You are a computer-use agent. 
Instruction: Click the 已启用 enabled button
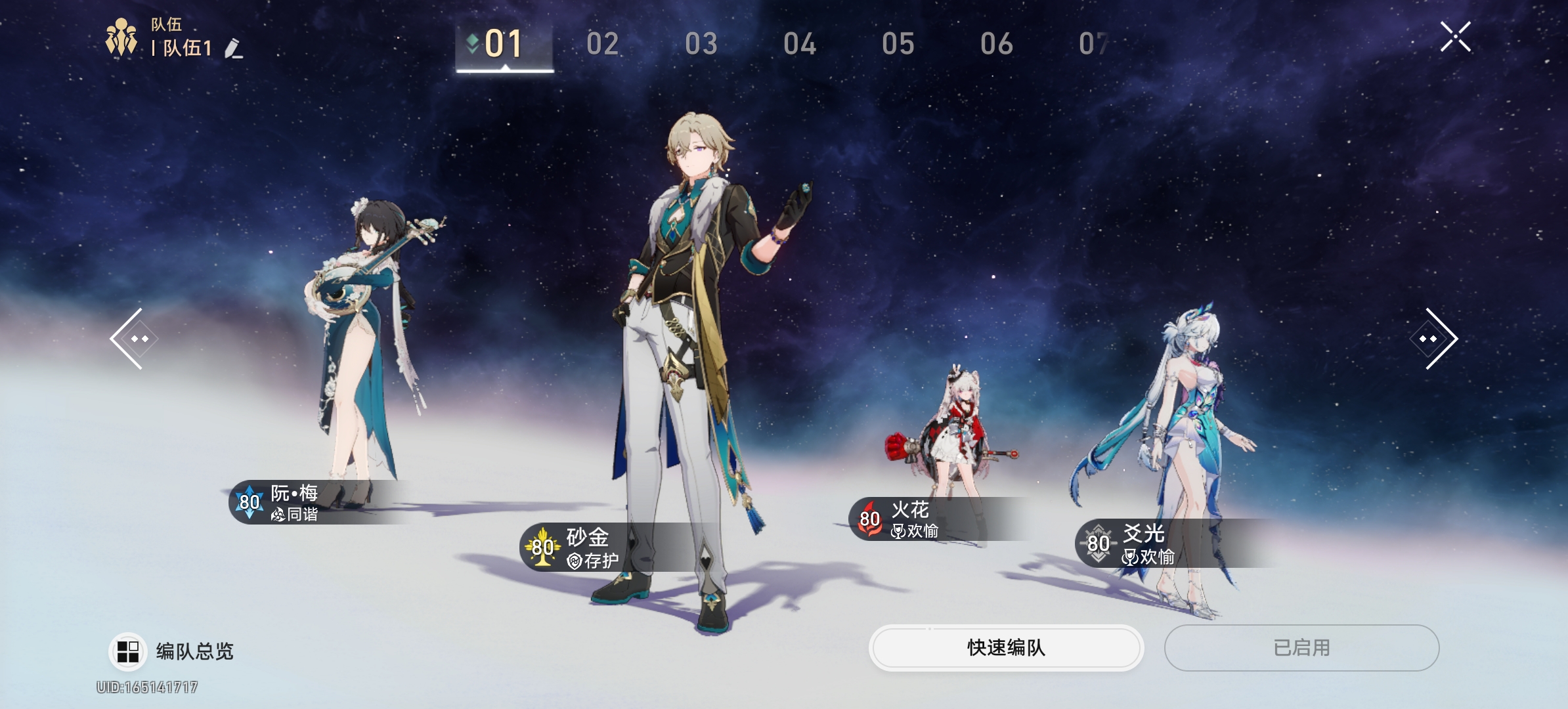[1301, 648]
